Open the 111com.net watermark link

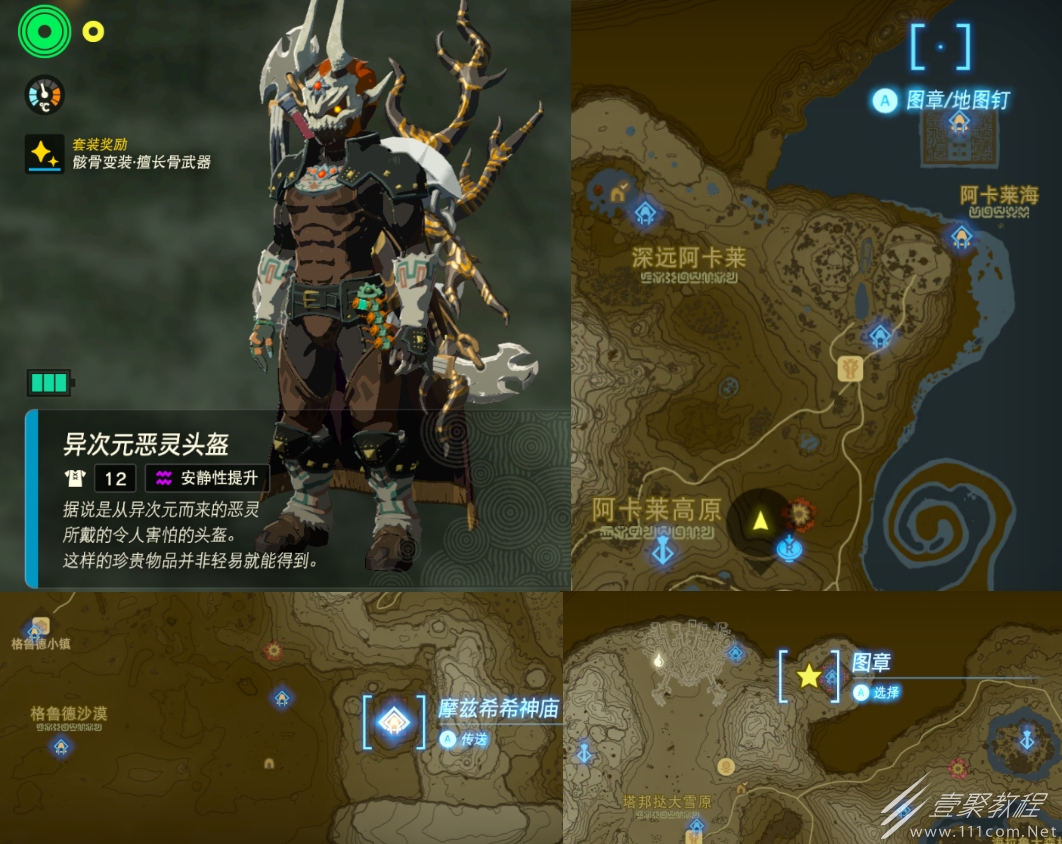(x=984, y=832)
